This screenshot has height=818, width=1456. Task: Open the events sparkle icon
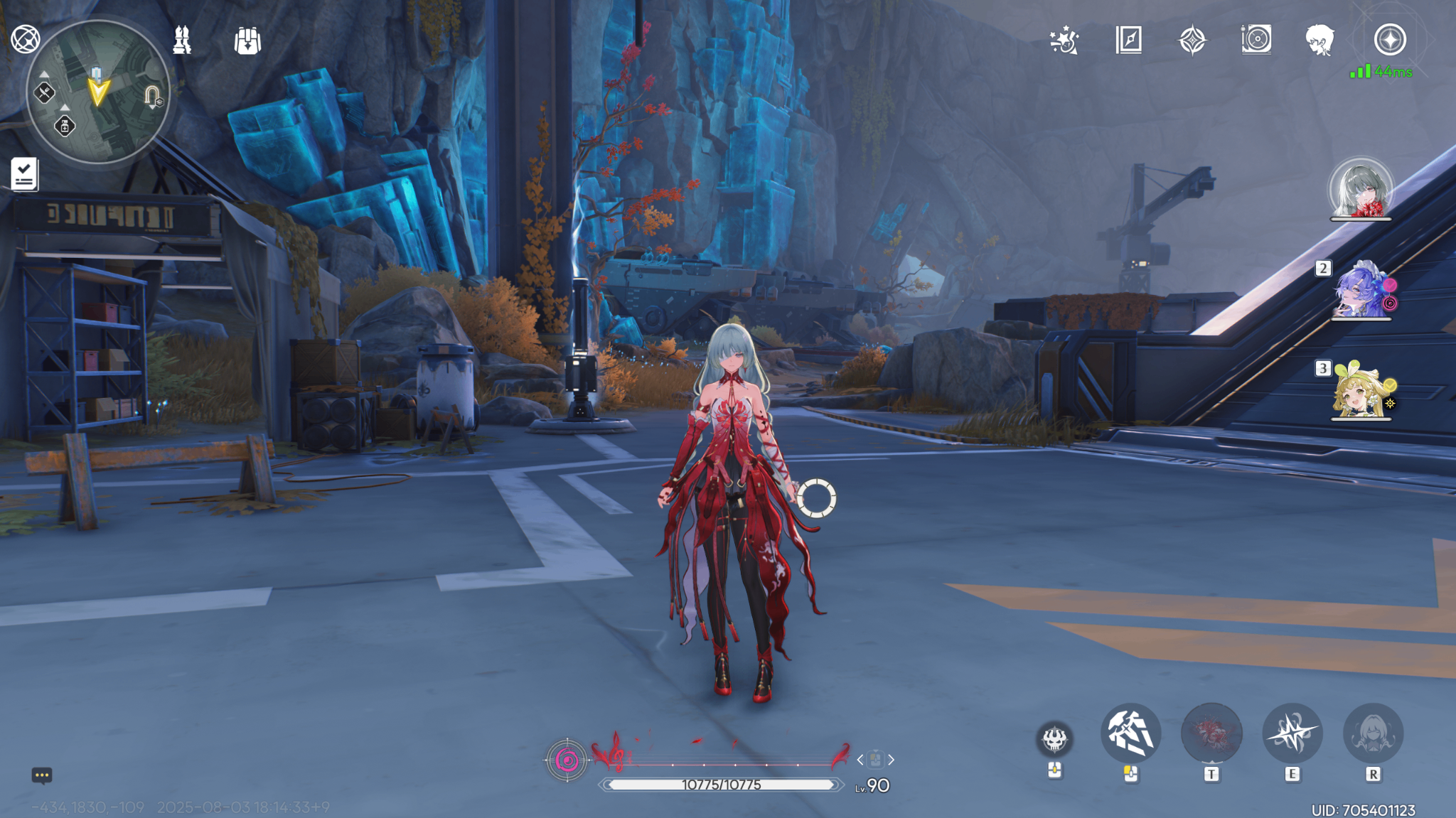pos(1064,41)
